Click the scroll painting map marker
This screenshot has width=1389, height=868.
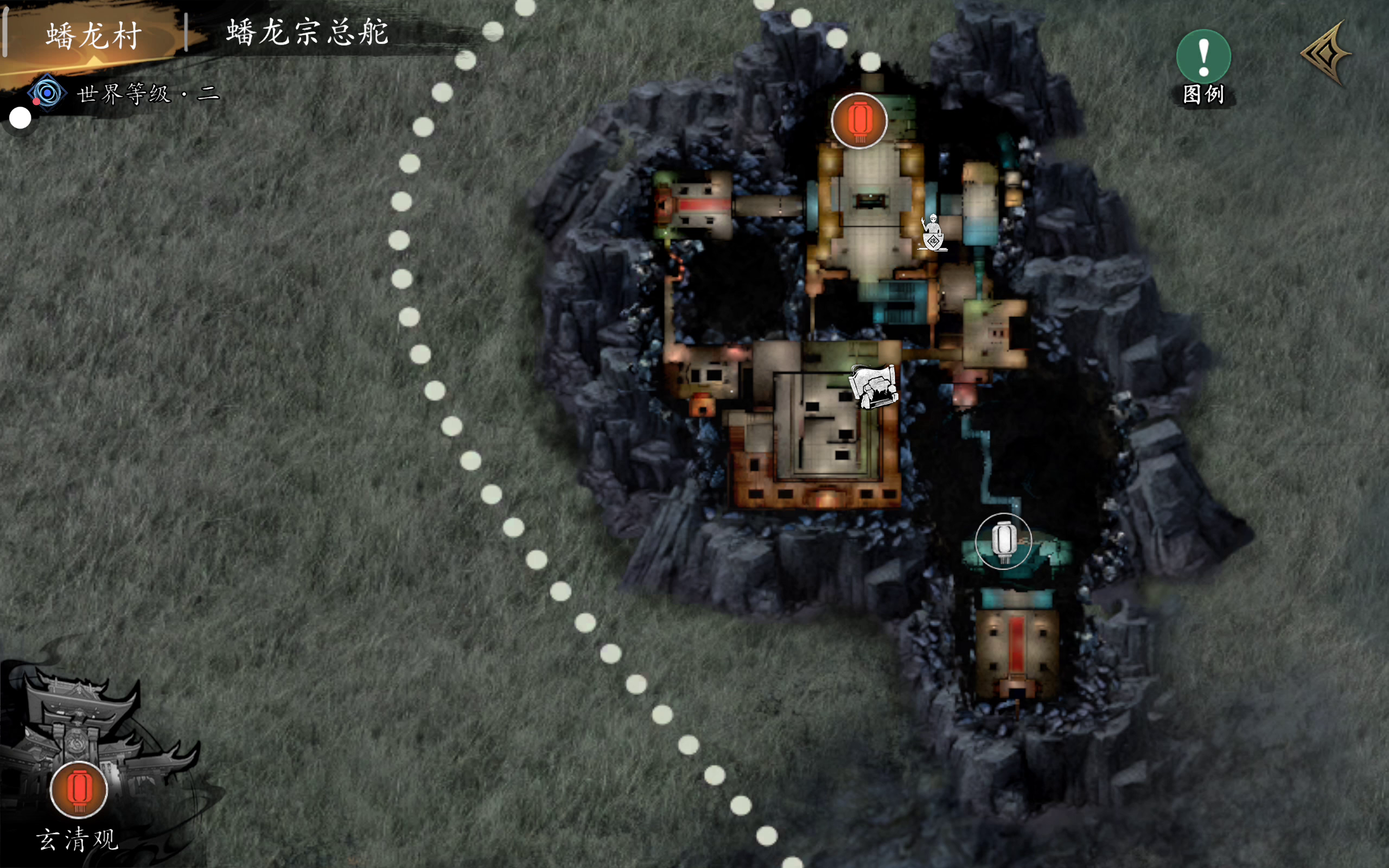click(874, 386)
